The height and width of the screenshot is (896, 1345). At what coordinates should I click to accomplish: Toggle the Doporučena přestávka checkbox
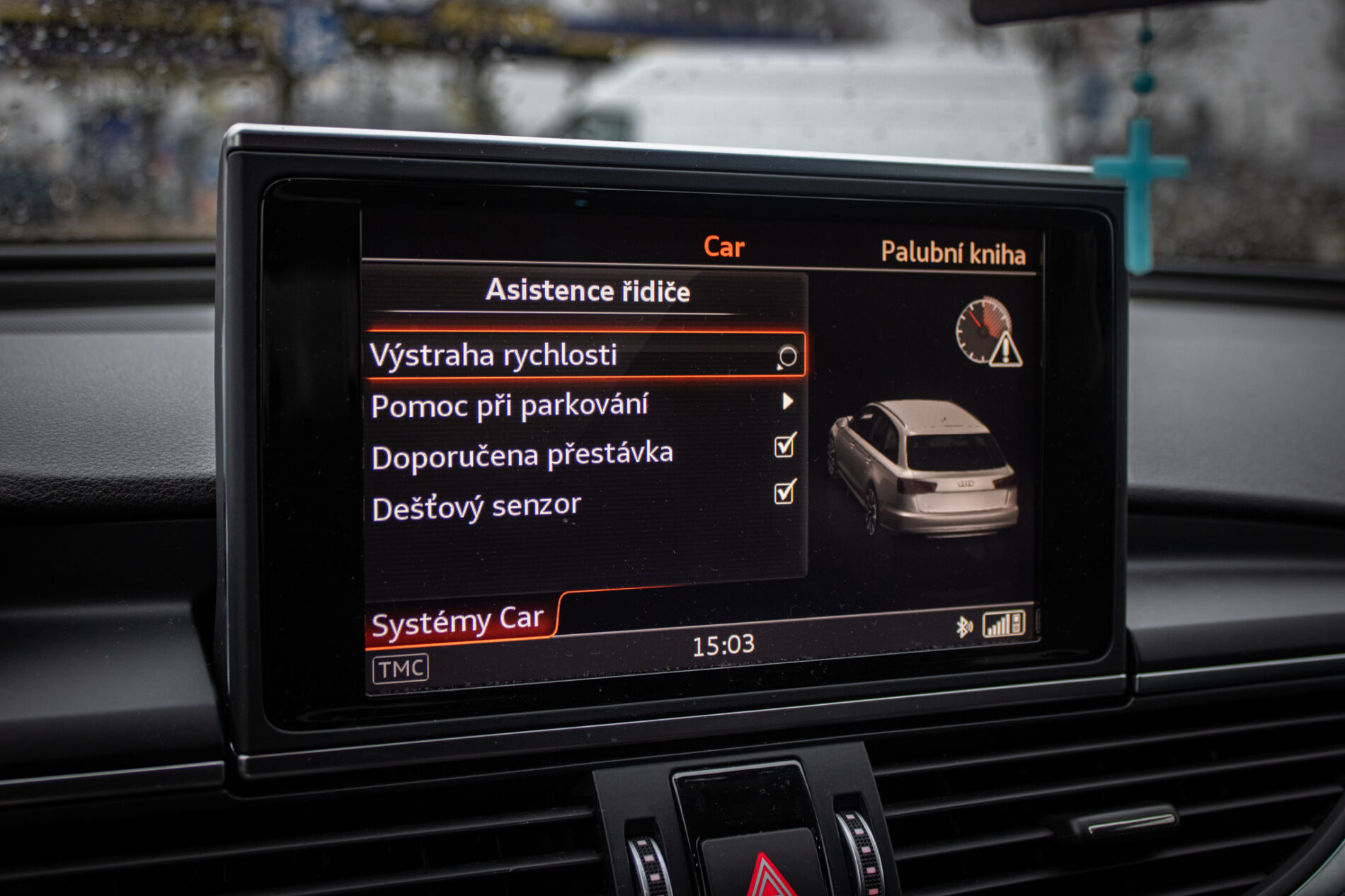coord(784,446)
